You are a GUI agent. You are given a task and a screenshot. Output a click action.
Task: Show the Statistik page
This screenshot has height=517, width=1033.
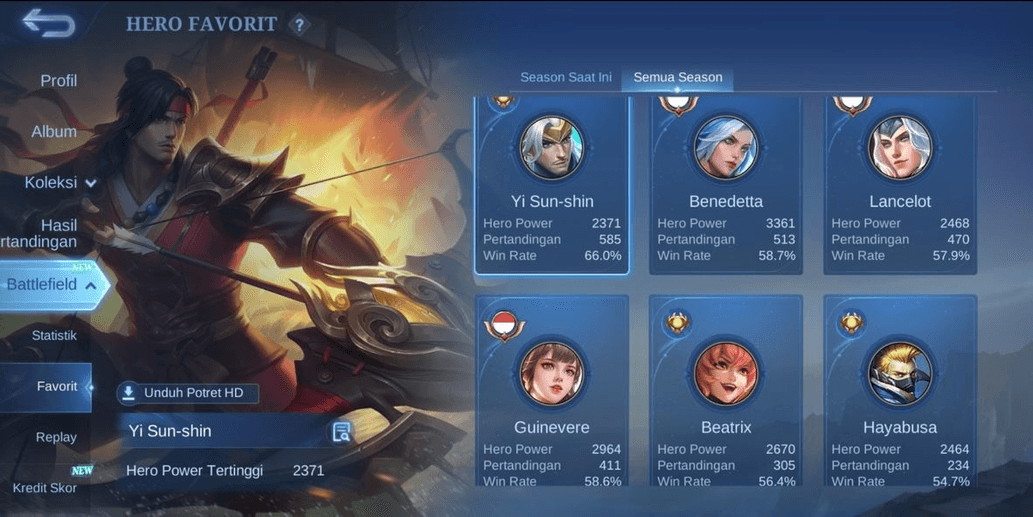click(x=54, y=336)
